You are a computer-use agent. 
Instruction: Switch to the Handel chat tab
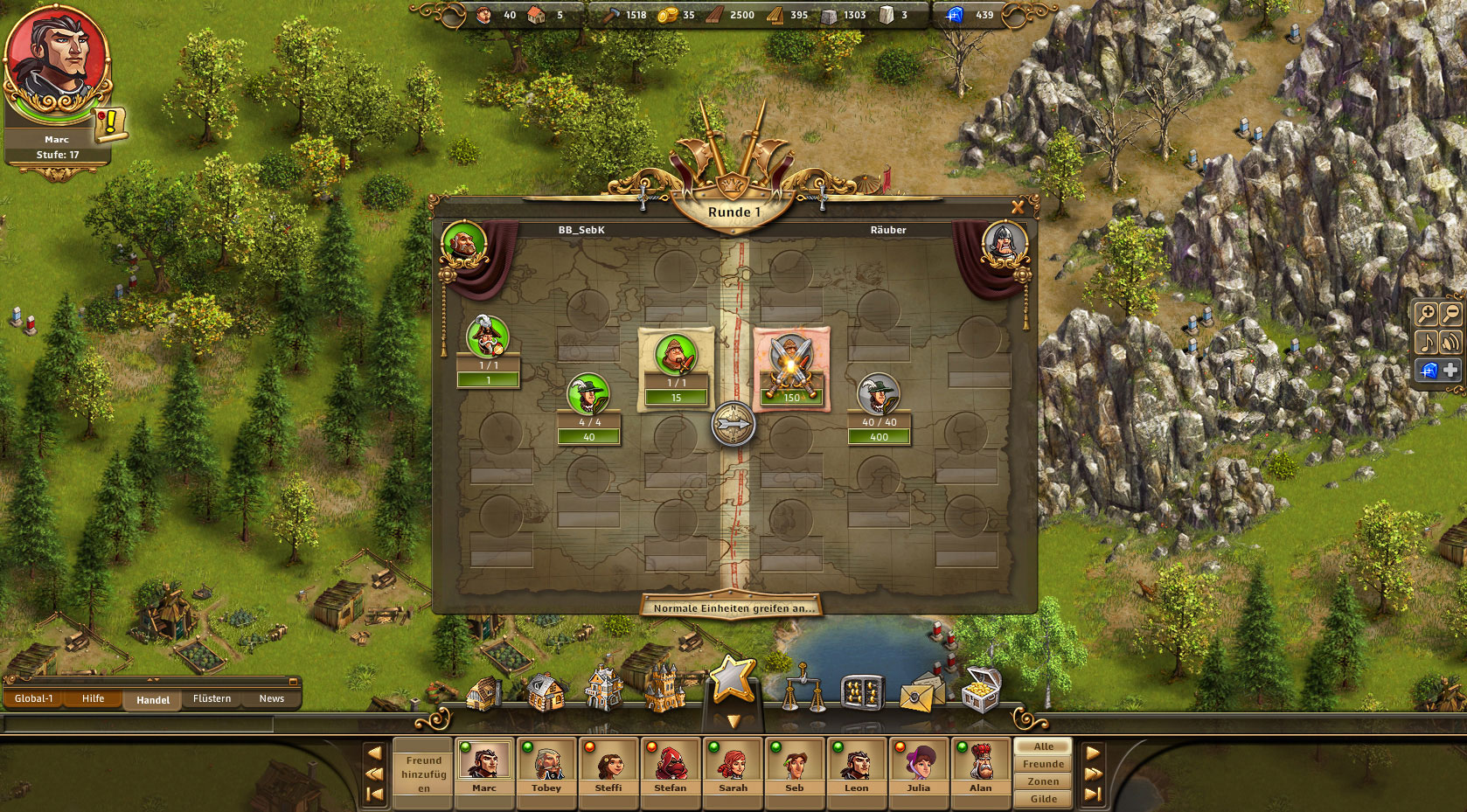(x=153, y=699)
